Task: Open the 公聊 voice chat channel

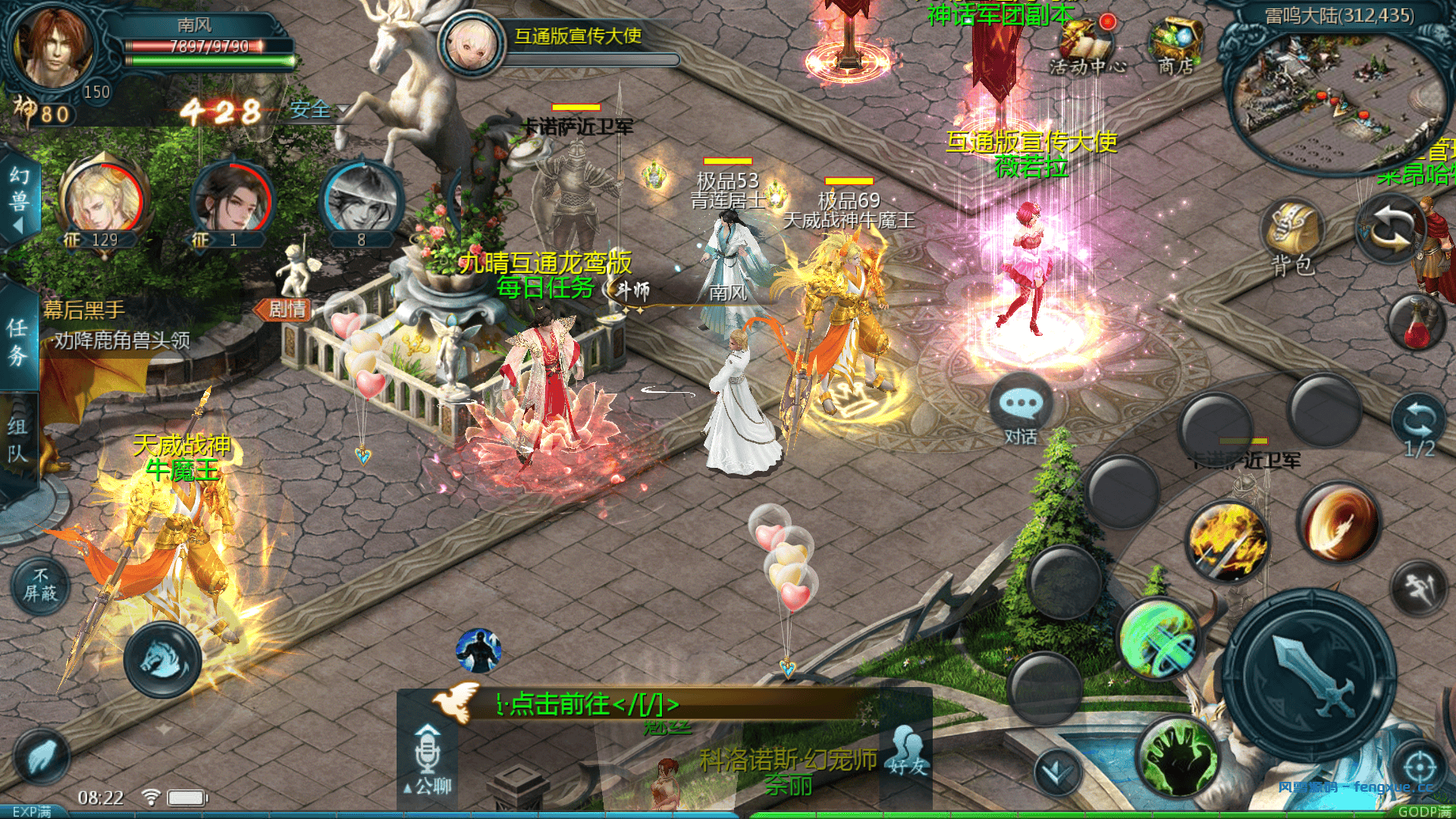Action: pos(428,758)
